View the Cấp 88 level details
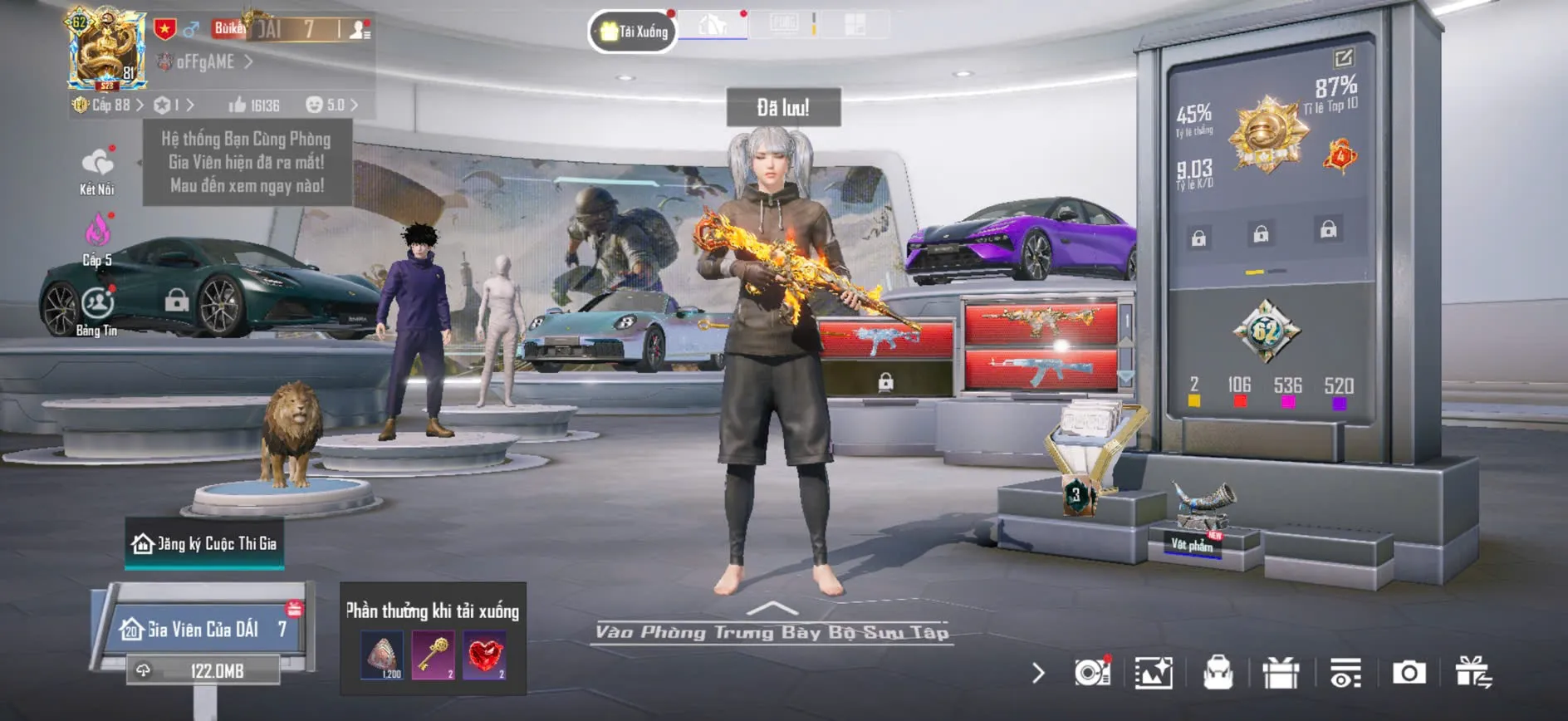Screen dimensions: 1568x721 (110, 105)
